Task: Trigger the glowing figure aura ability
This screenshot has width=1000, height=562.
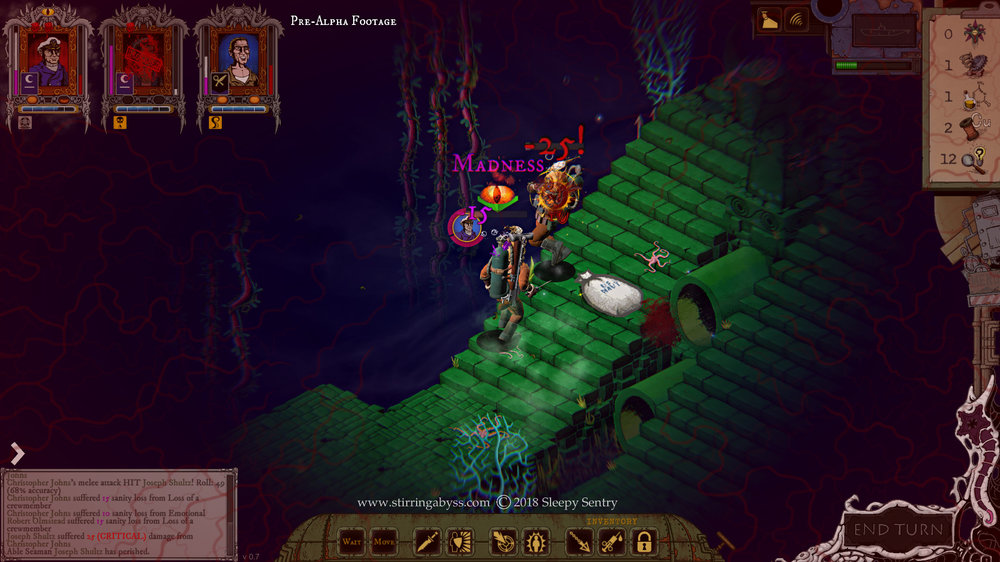Action: [x=536, y=543]
